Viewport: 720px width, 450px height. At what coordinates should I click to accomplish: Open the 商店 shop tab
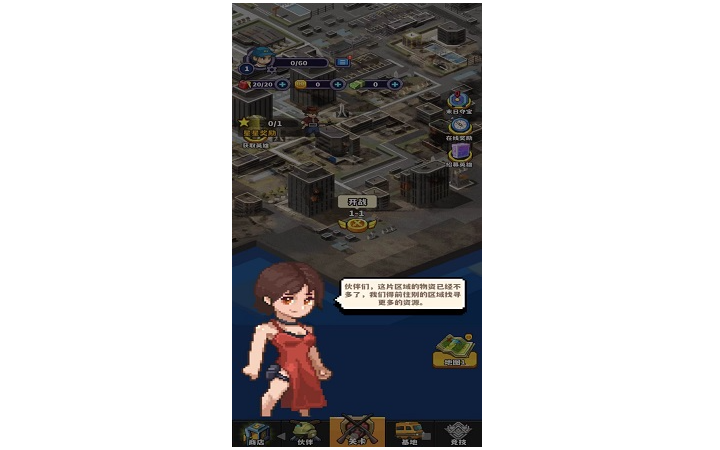click(257, 433)
